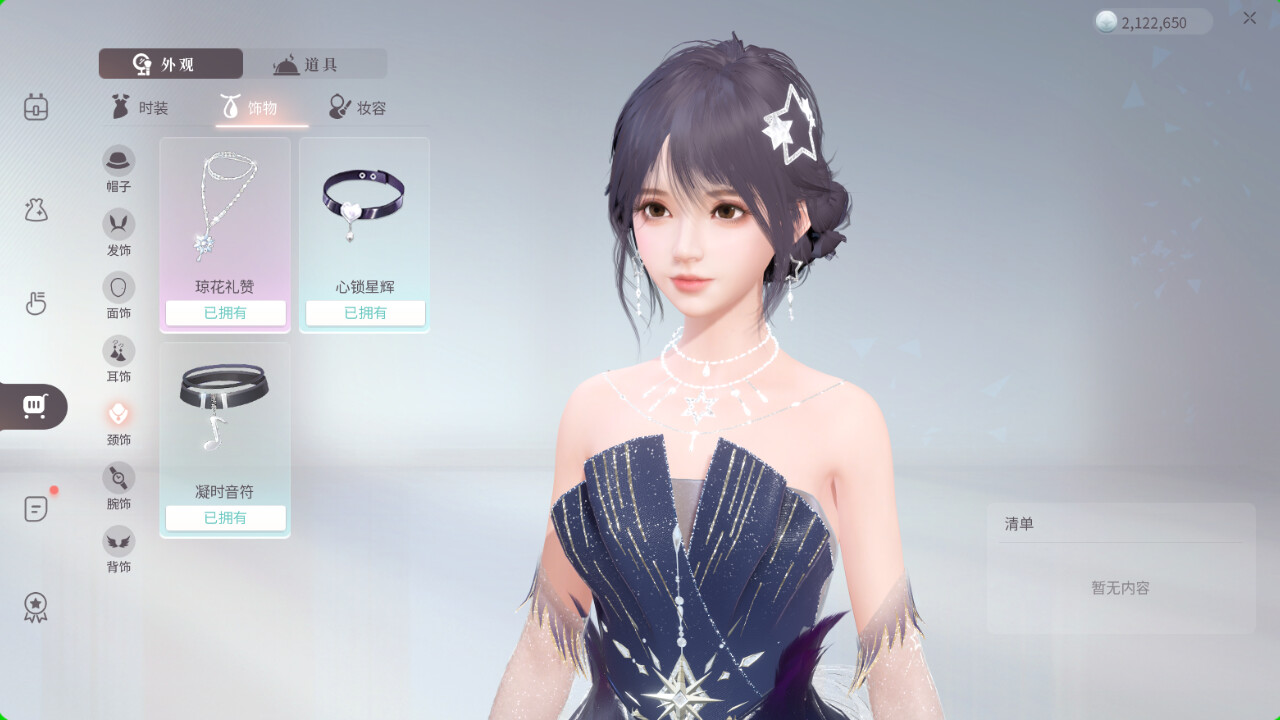Image resolution: width=1280 pixels, height=720 pixels.
Task: Click the 已拥有 button under 凝时音符
Action: pyautogui.click(x=225, y=518)
